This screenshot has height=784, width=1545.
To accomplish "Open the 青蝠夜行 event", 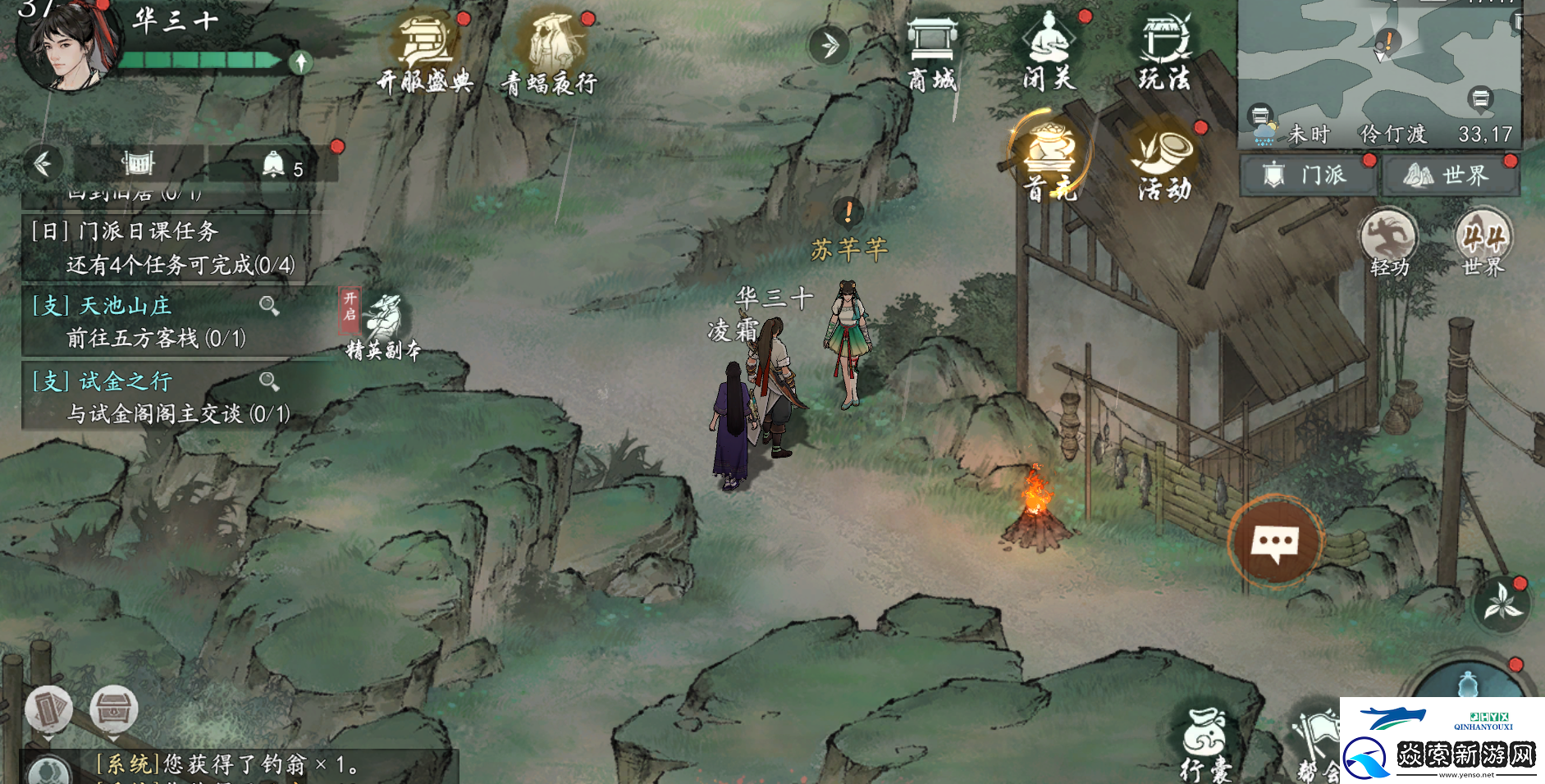I will (x=551, y=51).
